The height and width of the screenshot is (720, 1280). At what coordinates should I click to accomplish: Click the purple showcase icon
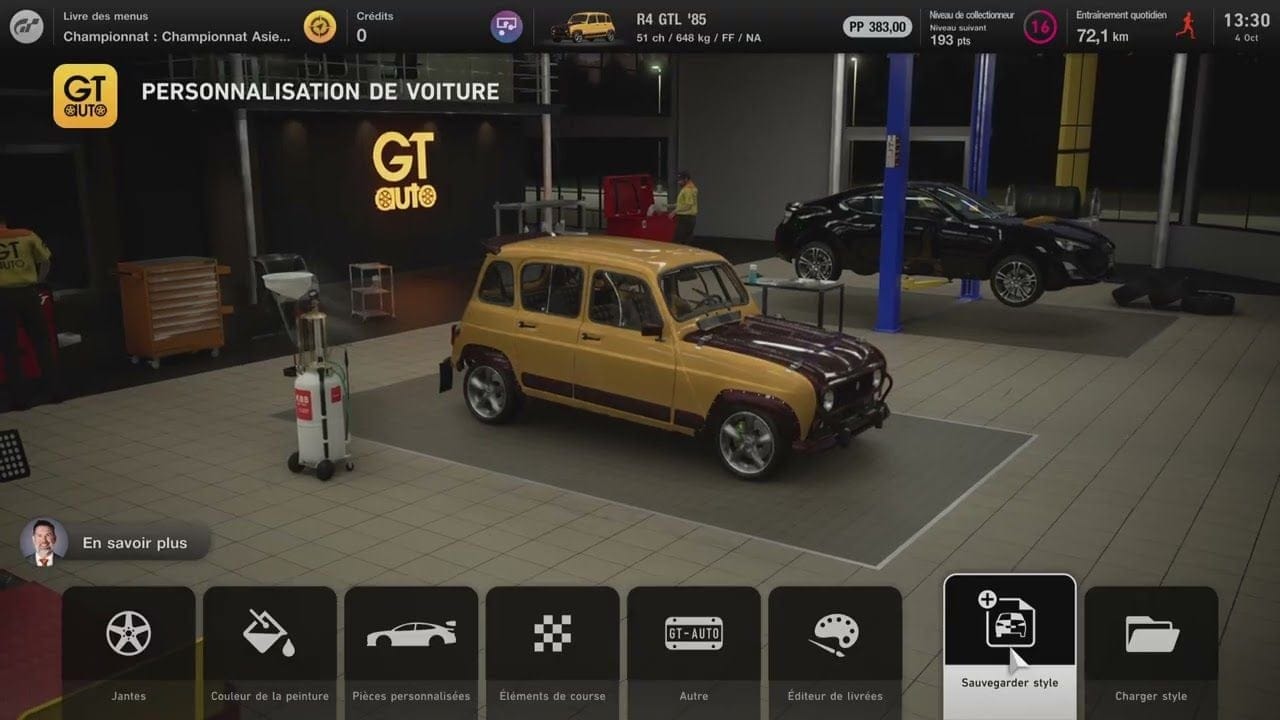pyautogui.click(x=506, y=26)
